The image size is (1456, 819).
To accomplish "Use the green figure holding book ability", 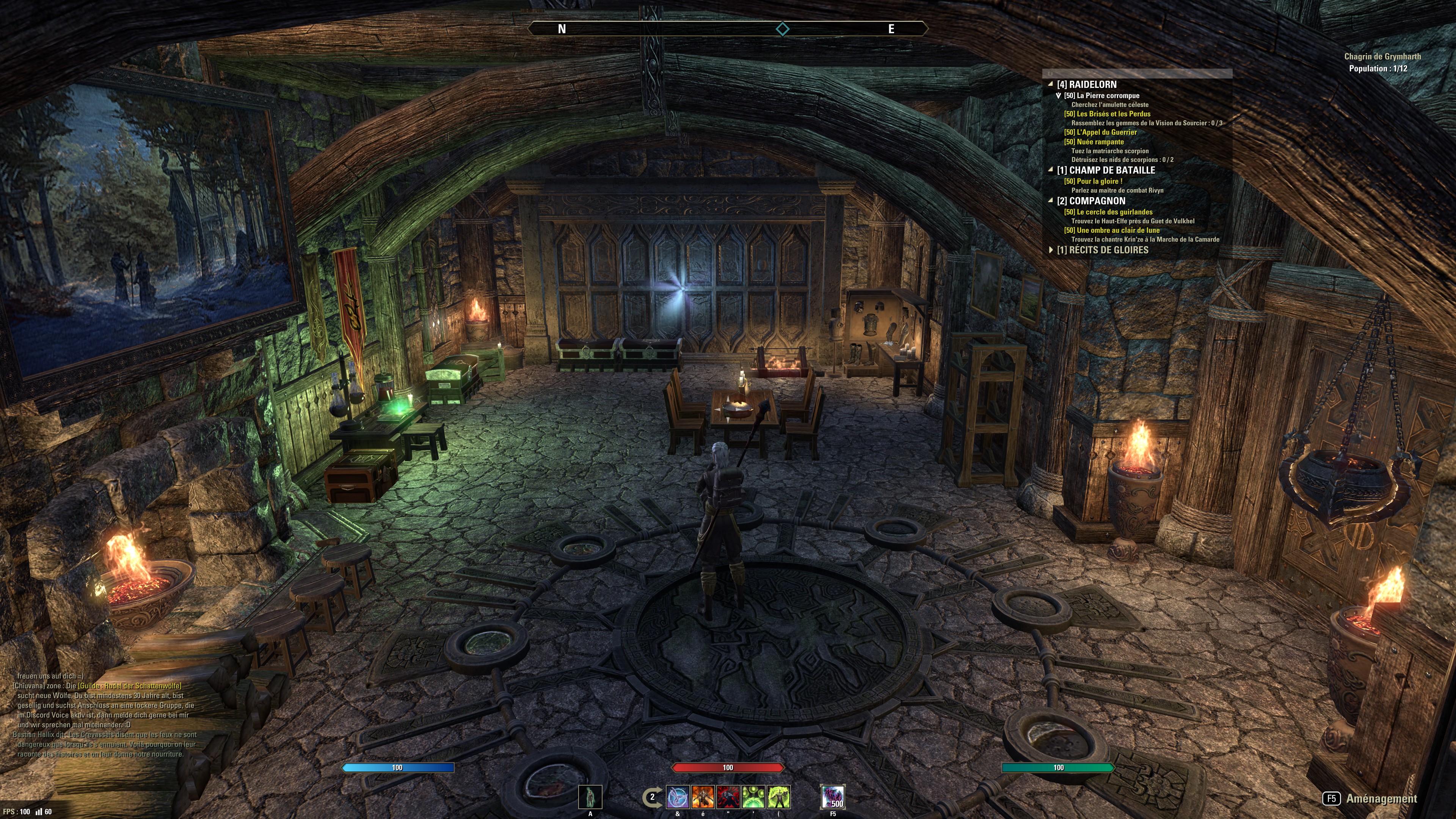I will coord(779,797).
